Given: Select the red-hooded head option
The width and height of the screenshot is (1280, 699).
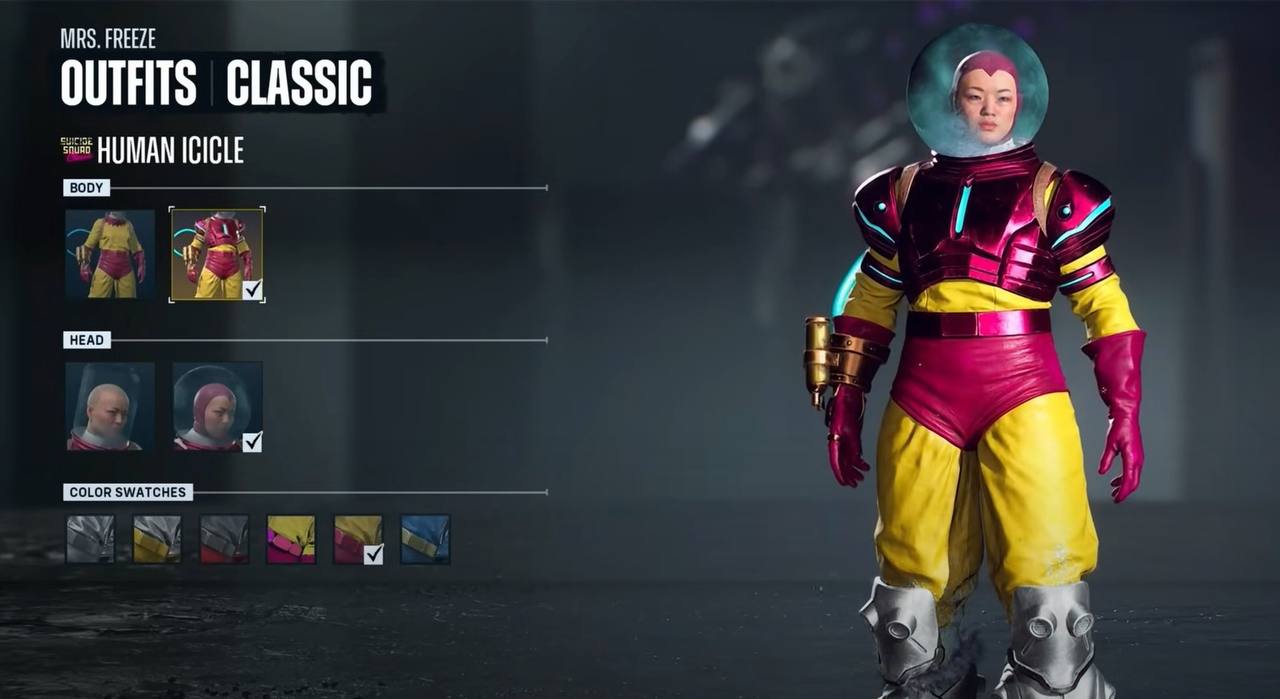Looking at the screenshot, I should 217,406.
